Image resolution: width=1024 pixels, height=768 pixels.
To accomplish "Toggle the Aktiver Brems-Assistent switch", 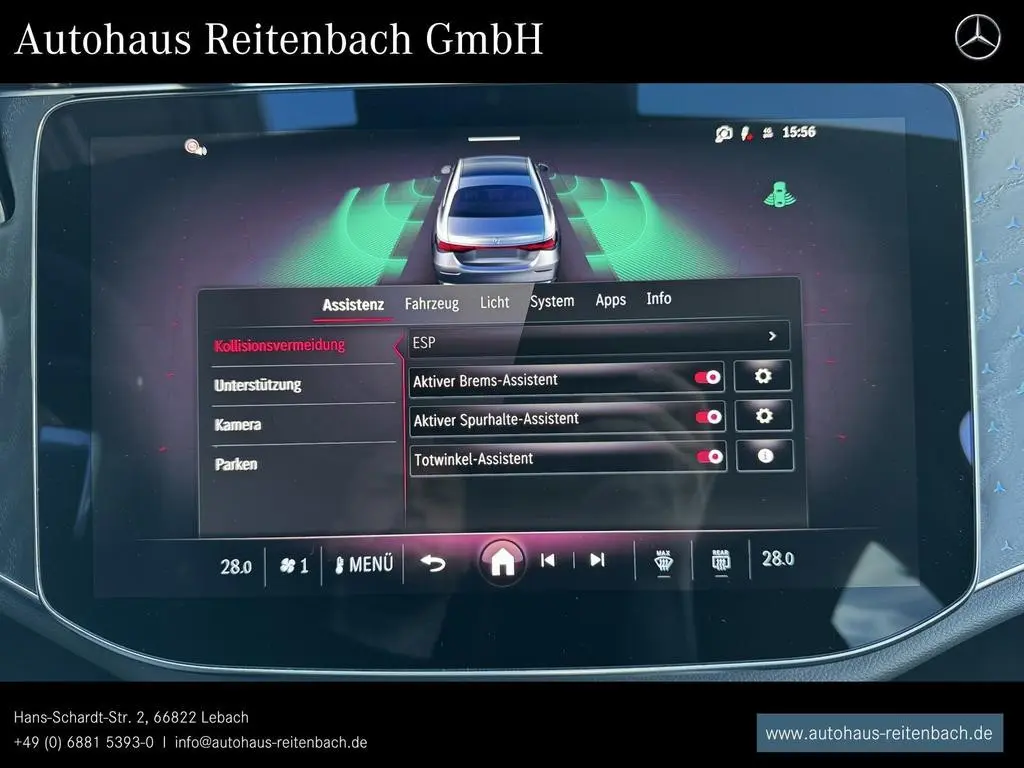I will point(708,378).
